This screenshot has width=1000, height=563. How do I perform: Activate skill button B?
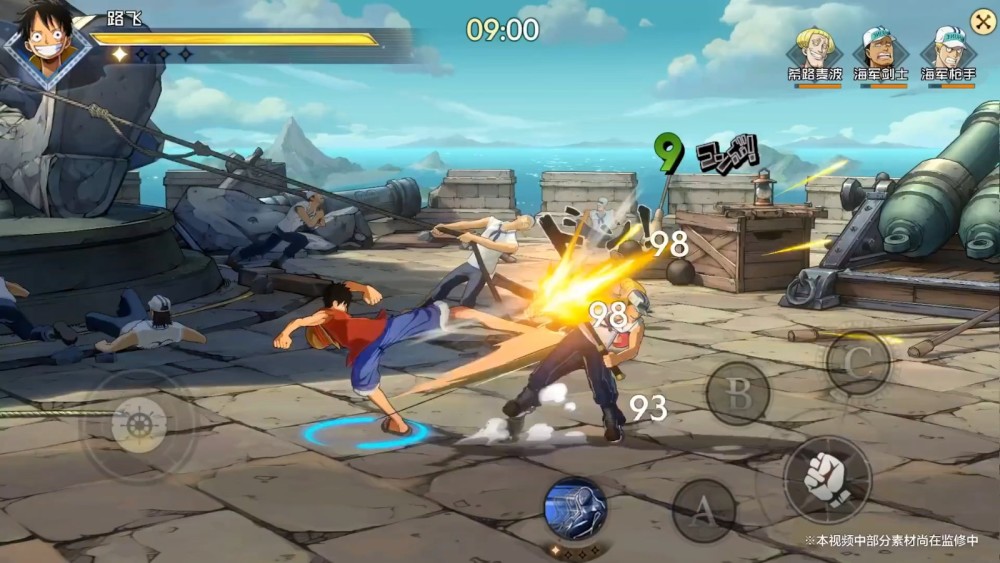738,393
